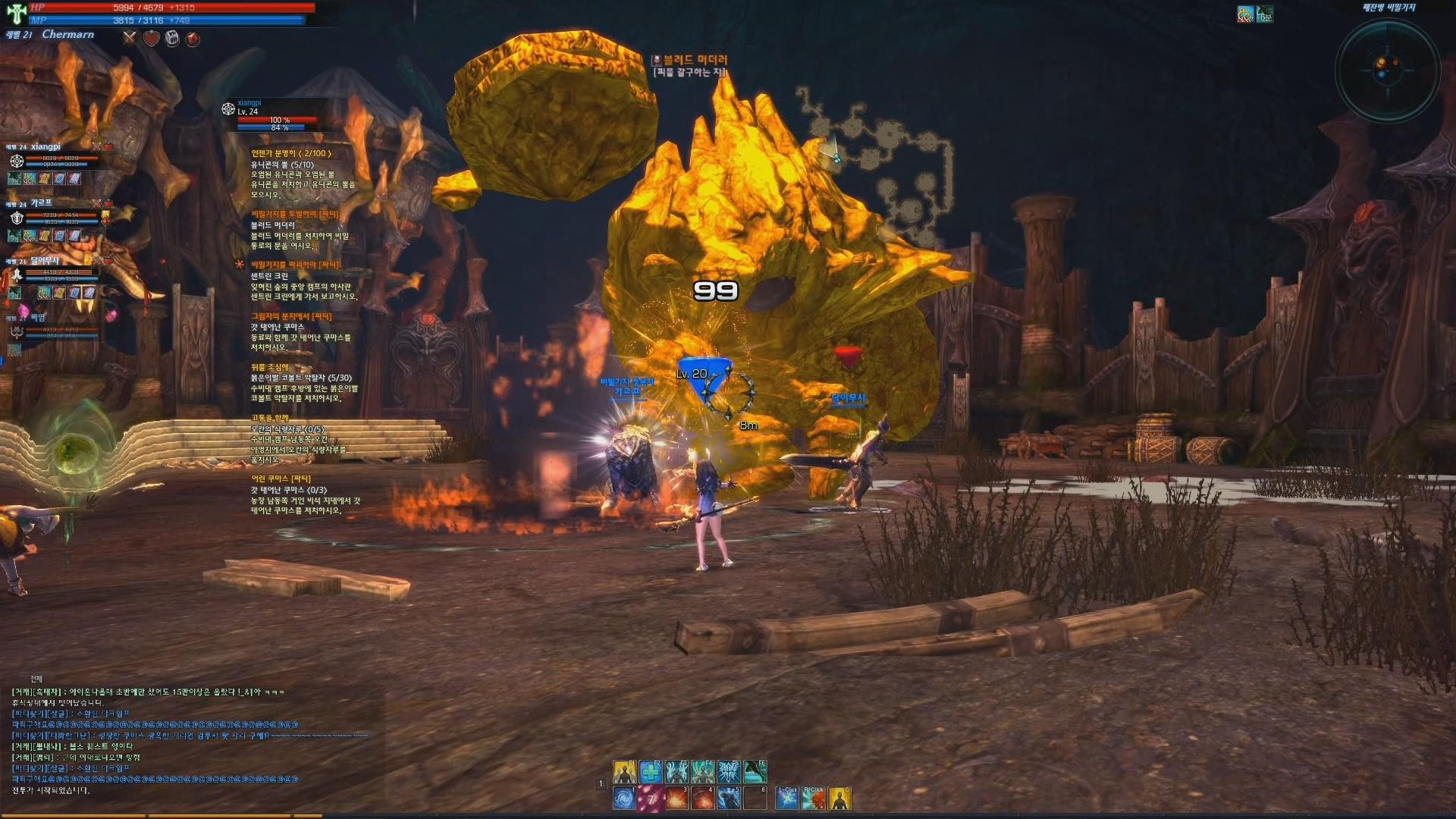Click the 6분 timed buff icon
The image size is (1456, 819).
[1264, 14]
